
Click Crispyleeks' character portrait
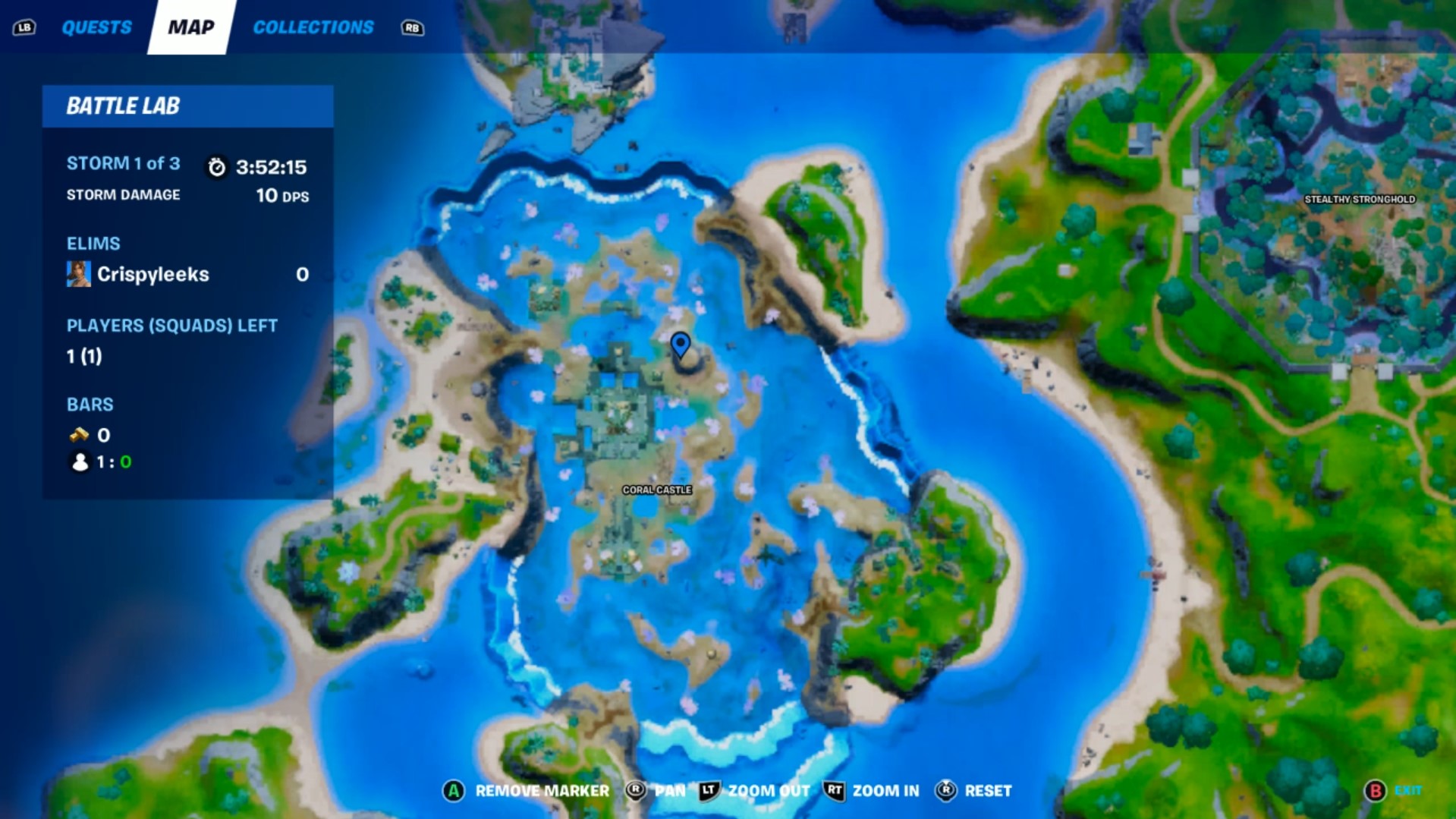78,274
